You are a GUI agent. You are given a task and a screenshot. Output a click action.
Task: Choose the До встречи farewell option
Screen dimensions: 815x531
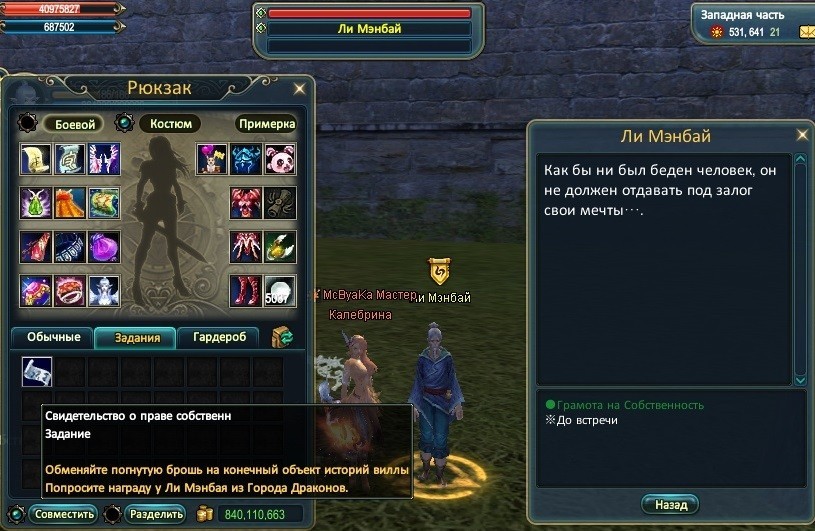click(x=585, y=420)
